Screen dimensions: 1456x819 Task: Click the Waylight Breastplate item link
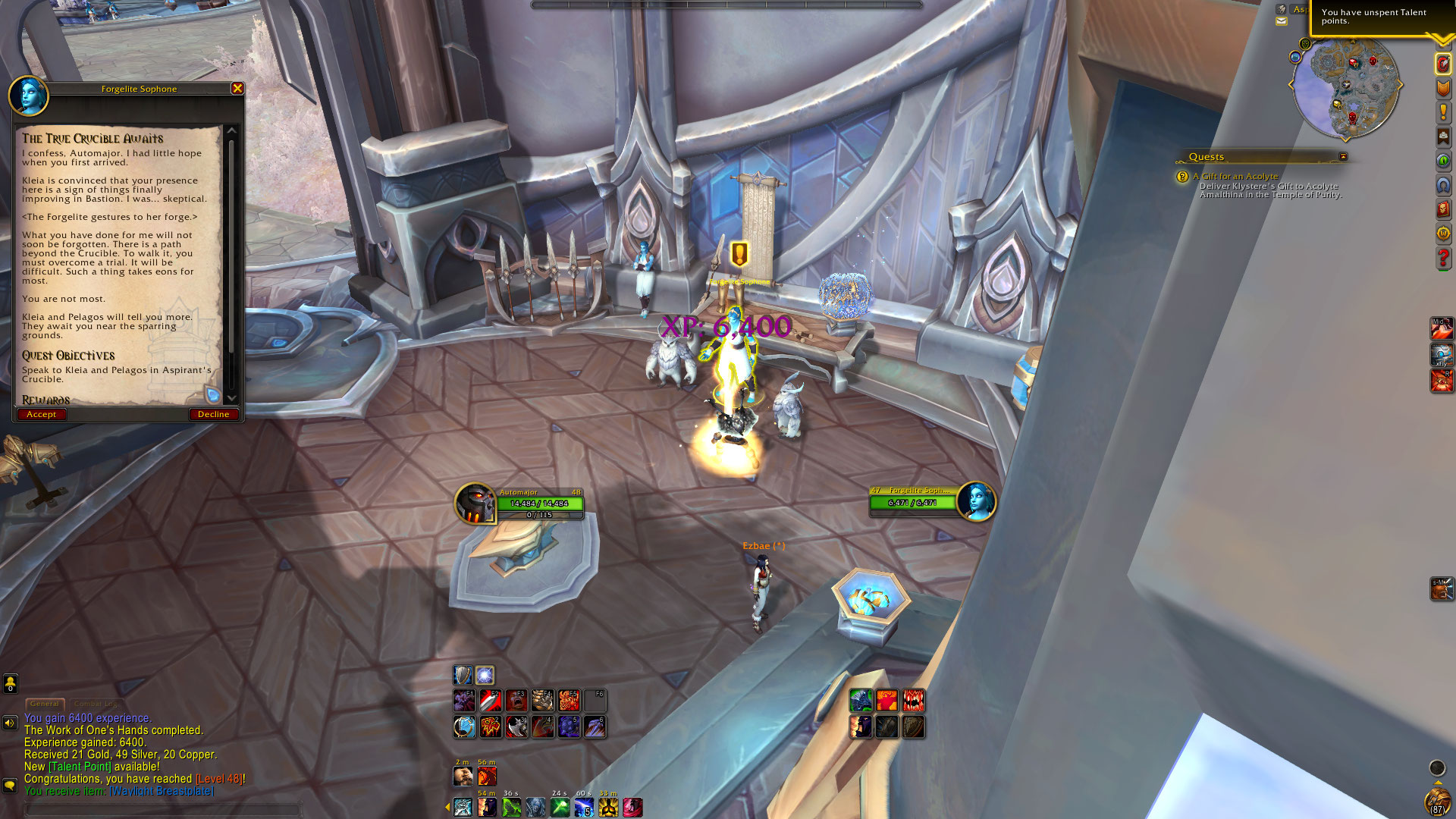pos(162,791)
